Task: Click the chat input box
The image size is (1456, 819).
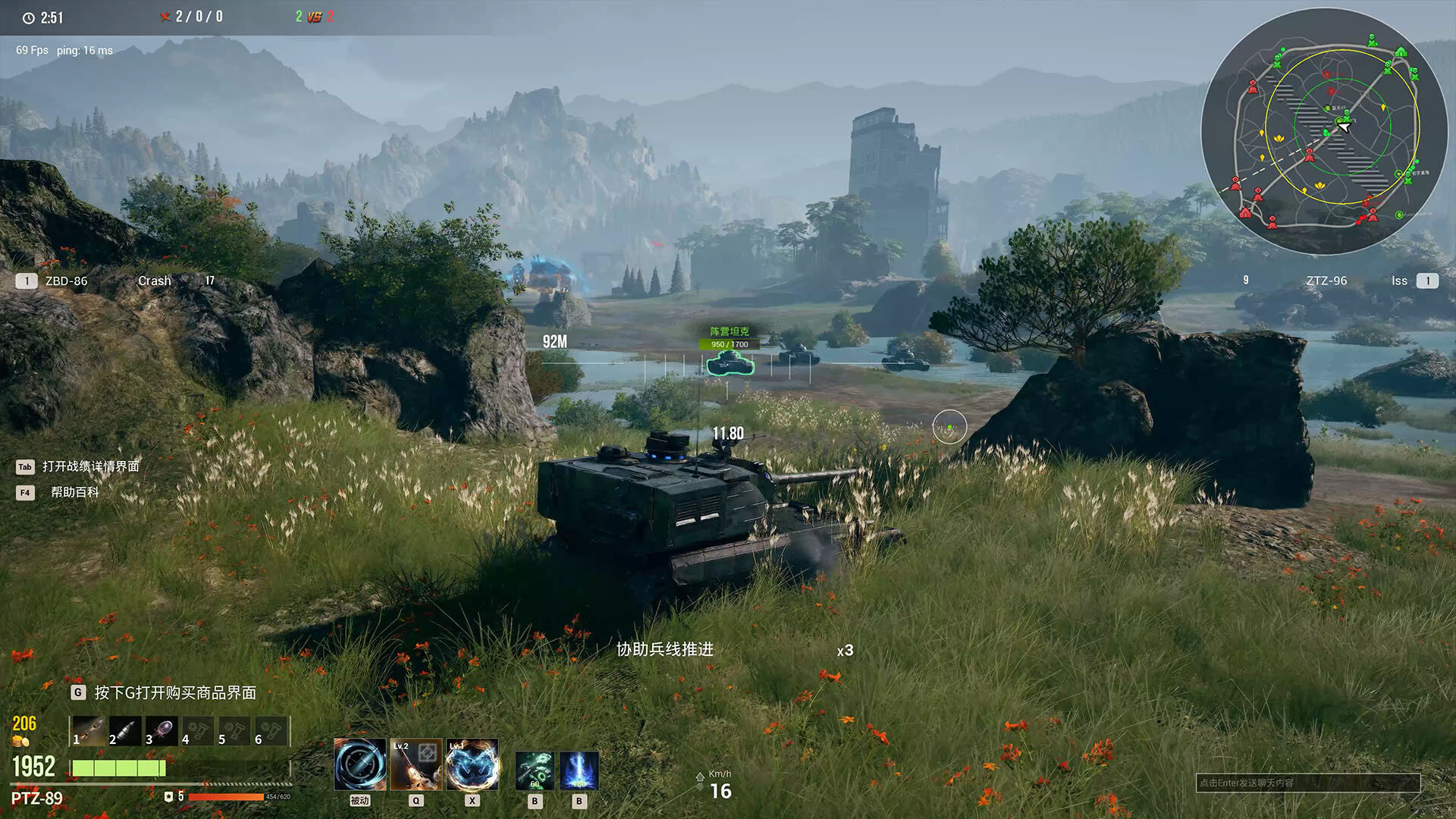Action: (1307, 783)
